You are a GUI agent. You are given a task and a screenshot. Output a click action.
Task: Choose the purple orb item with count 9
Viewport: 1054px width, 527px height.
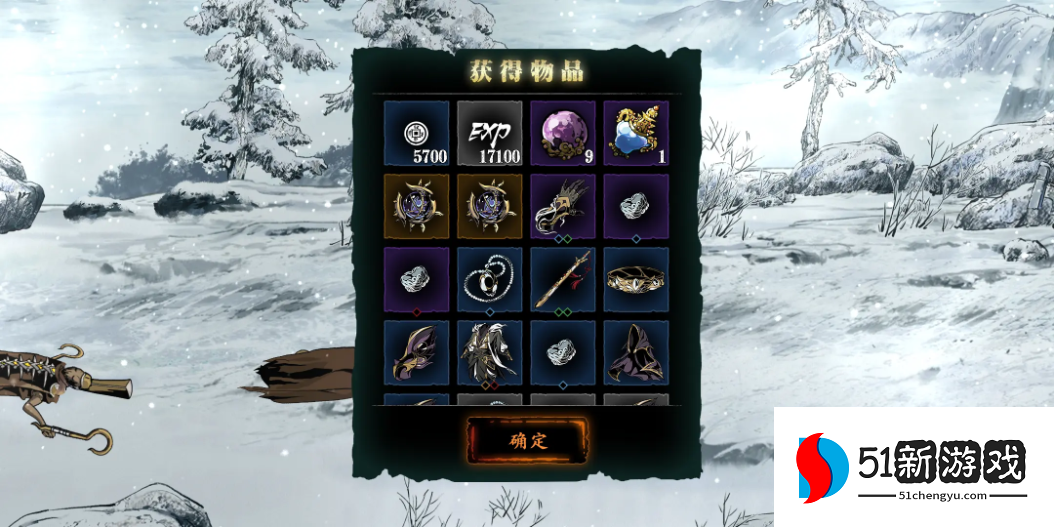563,133
